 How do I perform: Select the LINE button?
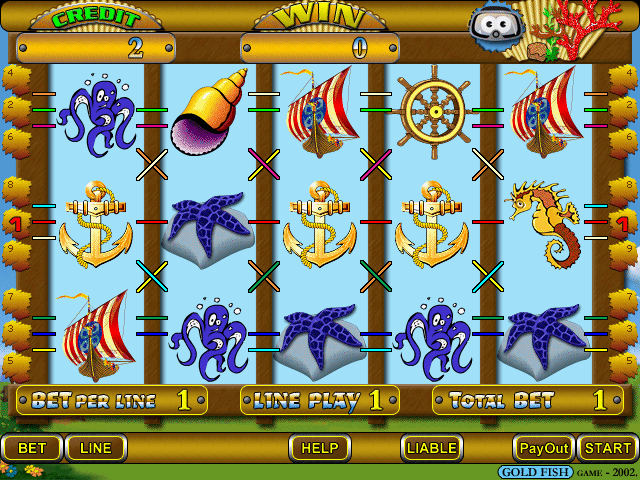pyautogui.click(x=96, y=448)
